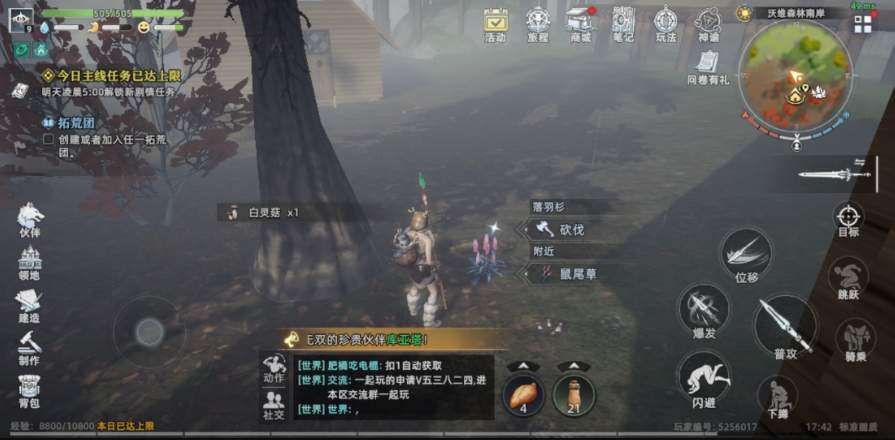Screen dimensions: 895x440
Task: Open the 领地 territory menu
Action: [x=29, y=262]
